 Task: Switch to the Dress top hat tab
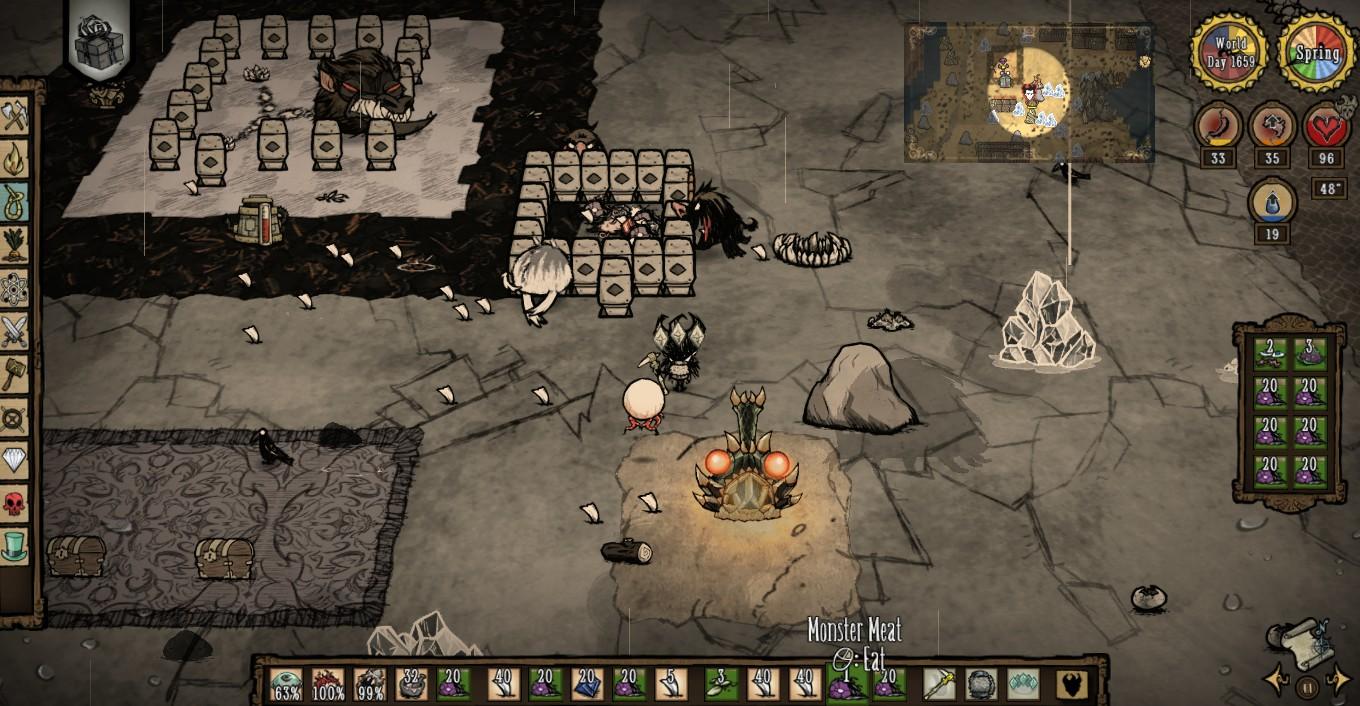tap(15, 546)
